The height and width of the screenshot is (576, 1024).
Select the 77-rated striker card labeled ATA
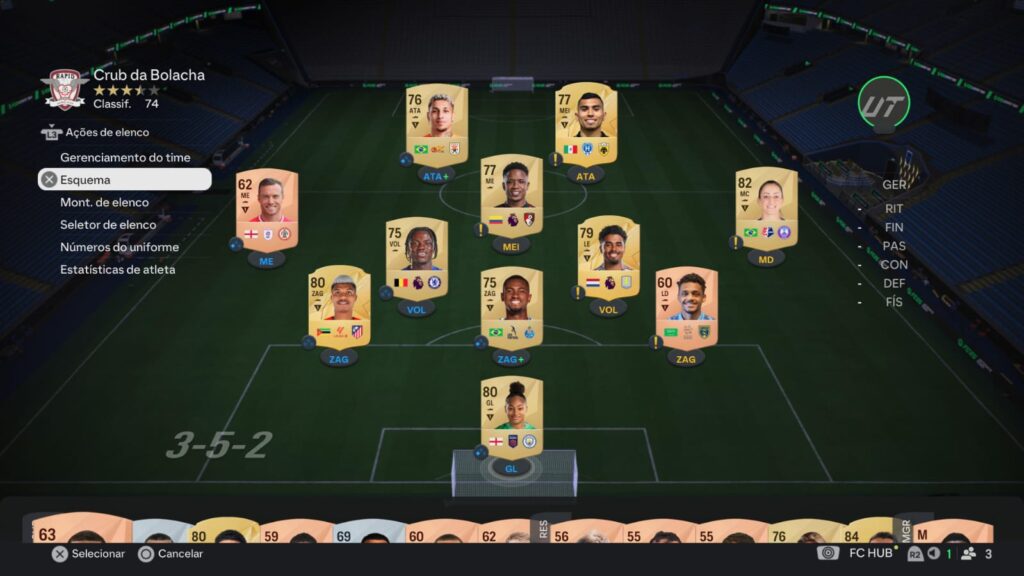585,124
